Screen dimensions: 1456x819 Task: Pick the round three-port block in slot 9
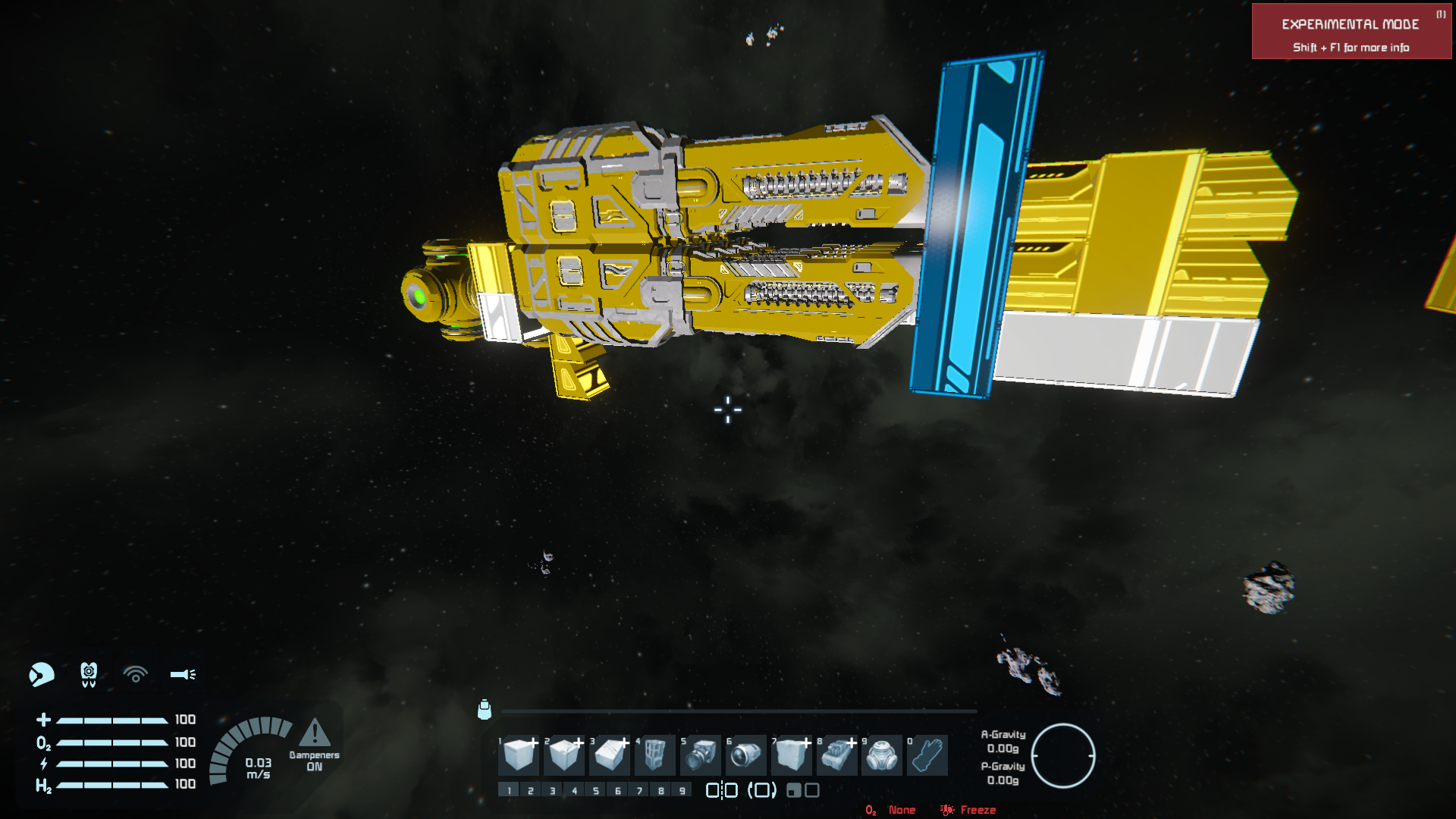882,755
